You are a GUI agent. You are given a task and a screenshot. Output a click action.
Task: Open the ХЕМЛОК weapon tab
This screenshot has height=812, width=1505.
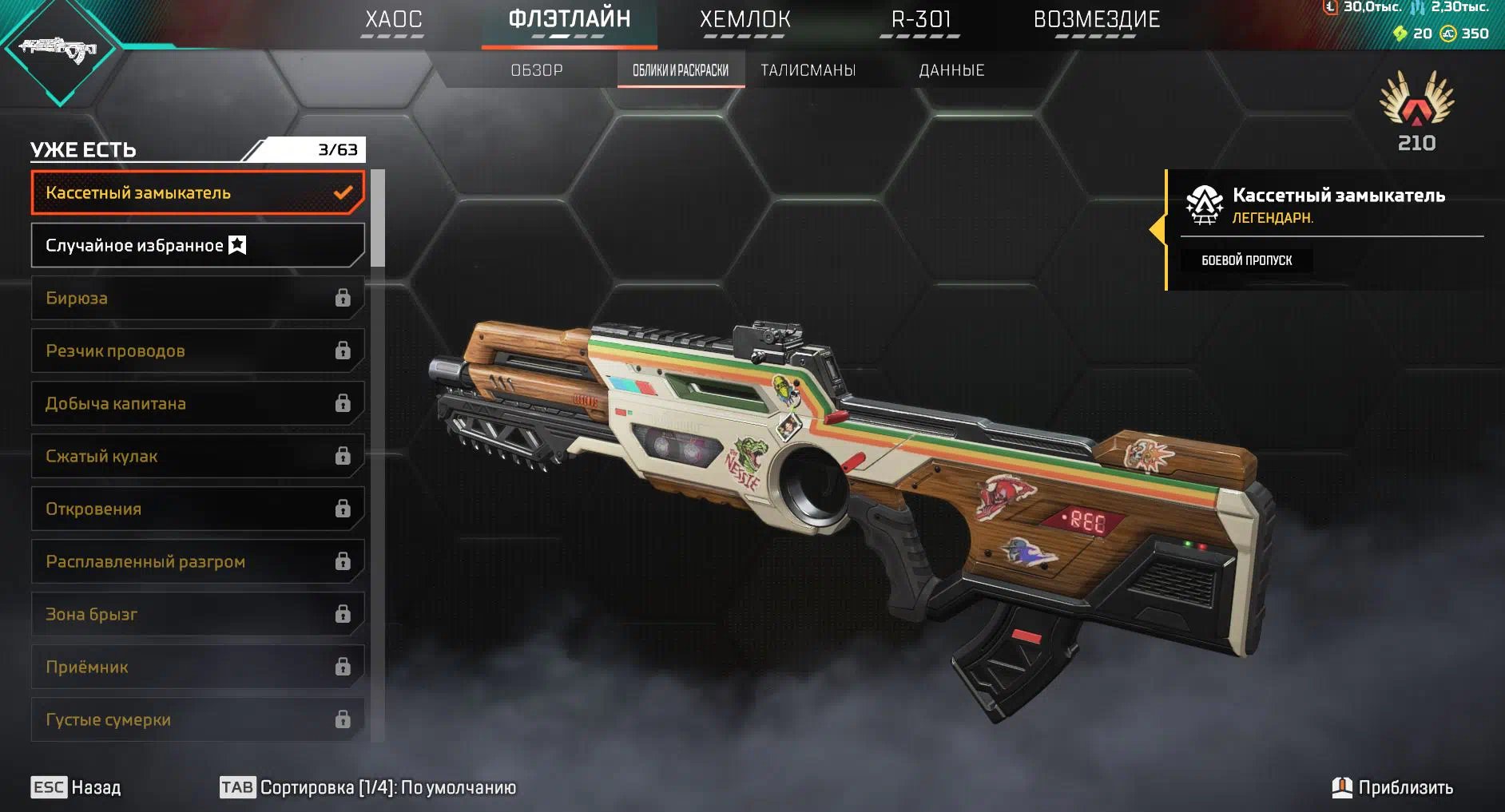(745, 20)
